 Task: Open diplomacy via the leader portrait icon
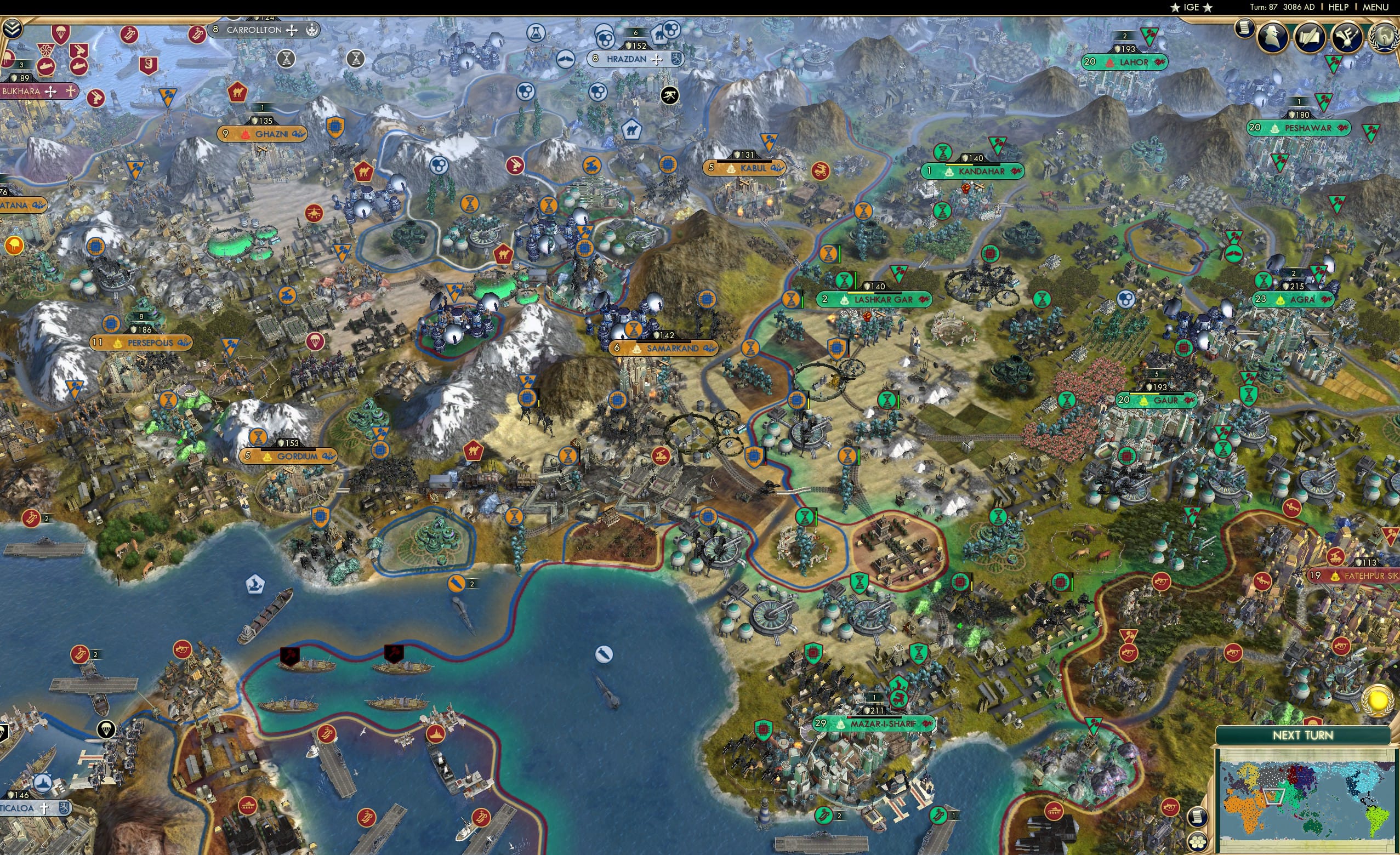tap(1272, 37)
